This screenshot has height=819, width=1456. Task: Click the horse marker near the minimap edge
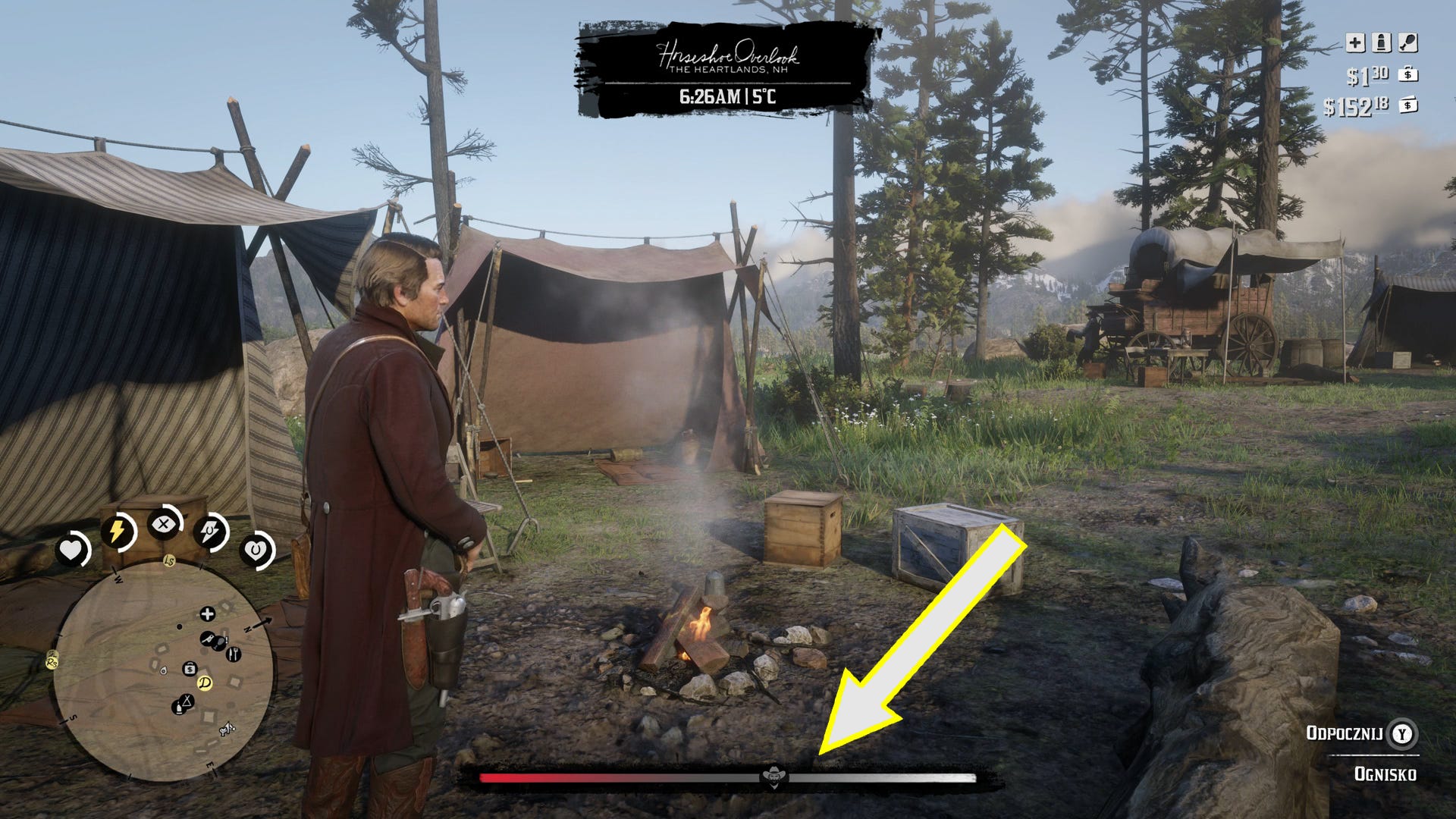(226, 730)
